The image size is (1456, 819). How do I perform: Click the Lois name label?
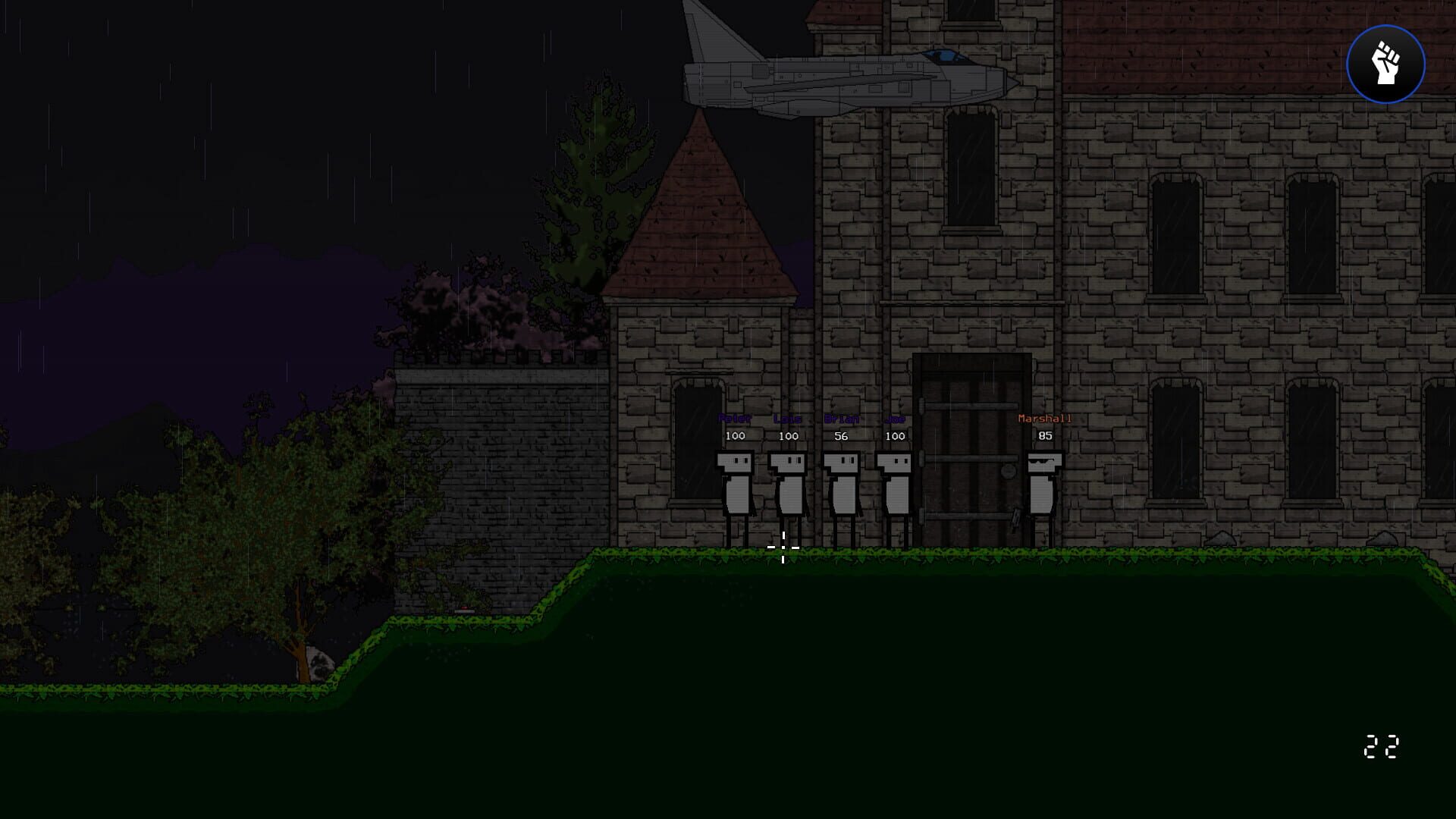tap(786, 417)
